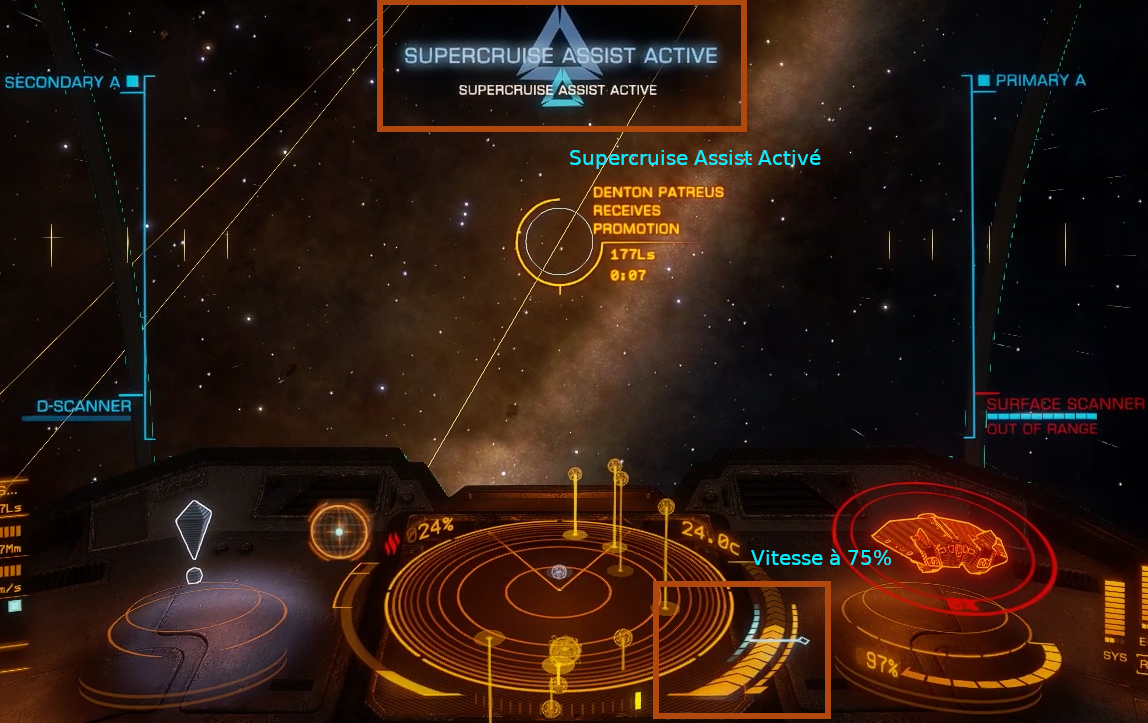Target the Denton Patreus Receives Promotion reticle
This screenshot has height=723, width=1148.
tap(558, 241)
